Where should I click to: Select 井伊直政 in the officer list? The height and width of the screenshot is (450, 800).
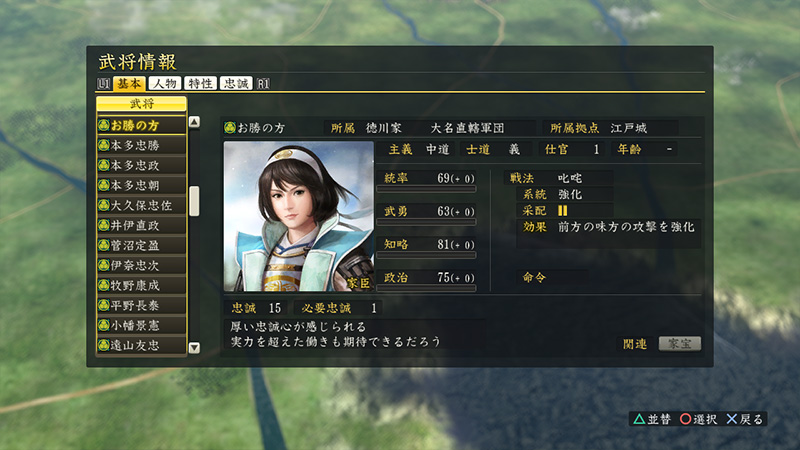(x=141, y=225)
